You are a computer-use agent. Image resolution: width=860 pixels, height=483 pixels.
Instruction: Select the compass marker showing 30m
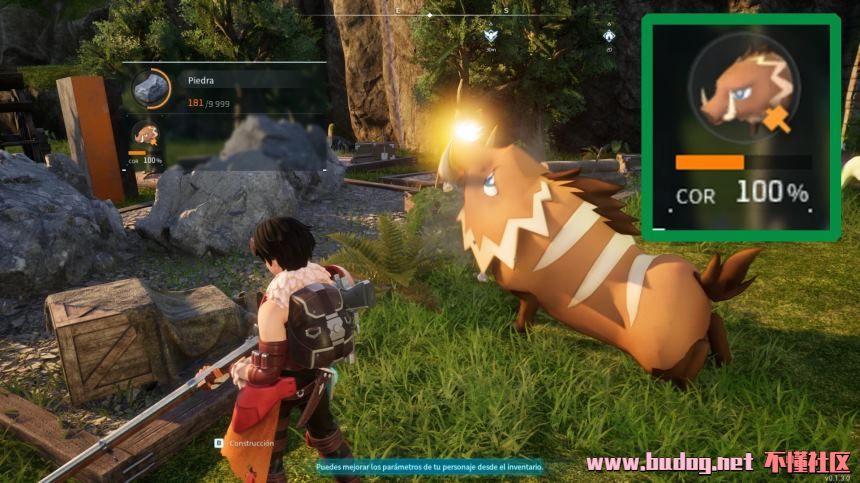490,38
